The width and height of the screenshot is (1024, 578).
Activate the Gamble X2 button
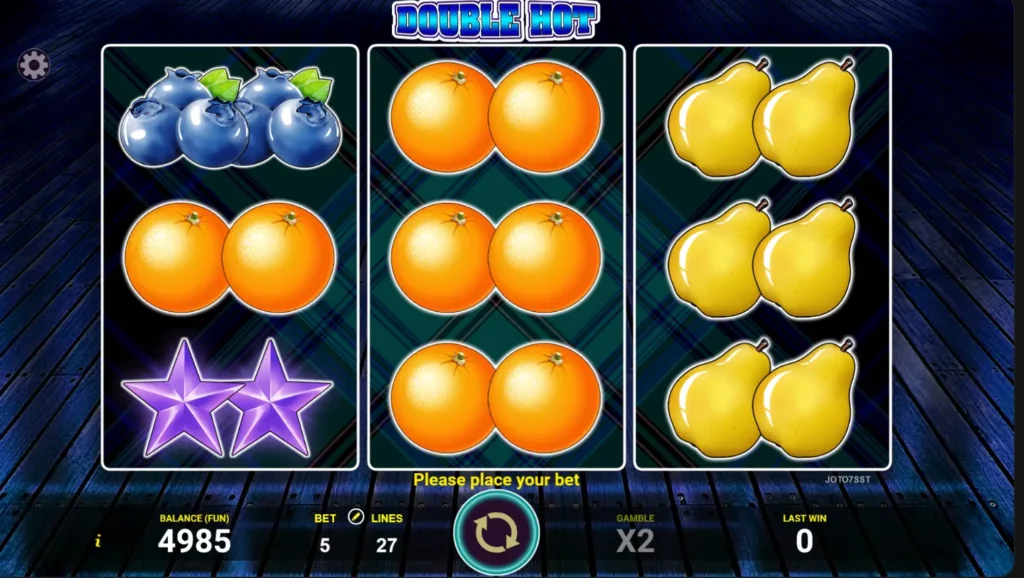pyautogui.click(x=635, y=541)
